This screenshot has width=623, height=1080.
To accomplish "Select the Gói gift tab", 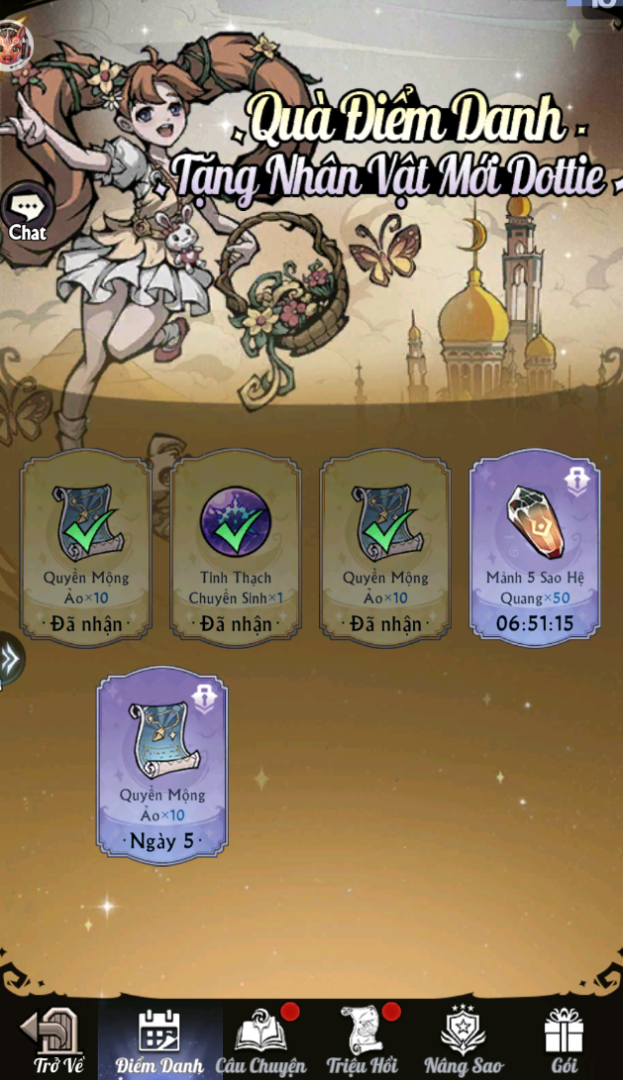I will tap(564, 1041).
